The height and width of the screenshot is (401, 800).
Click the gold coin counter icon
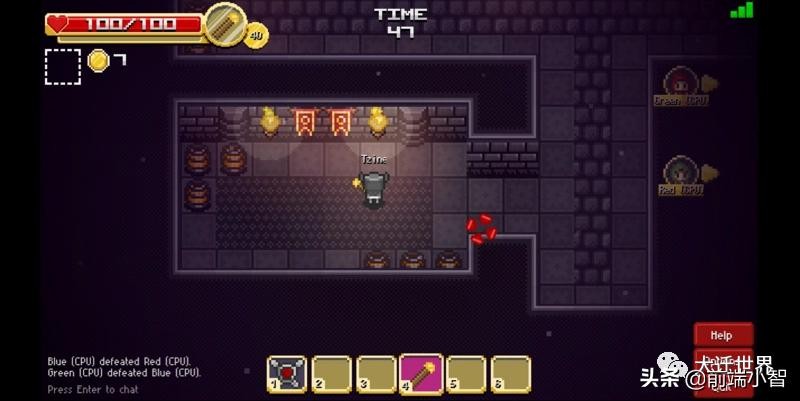tap(98, 61)
